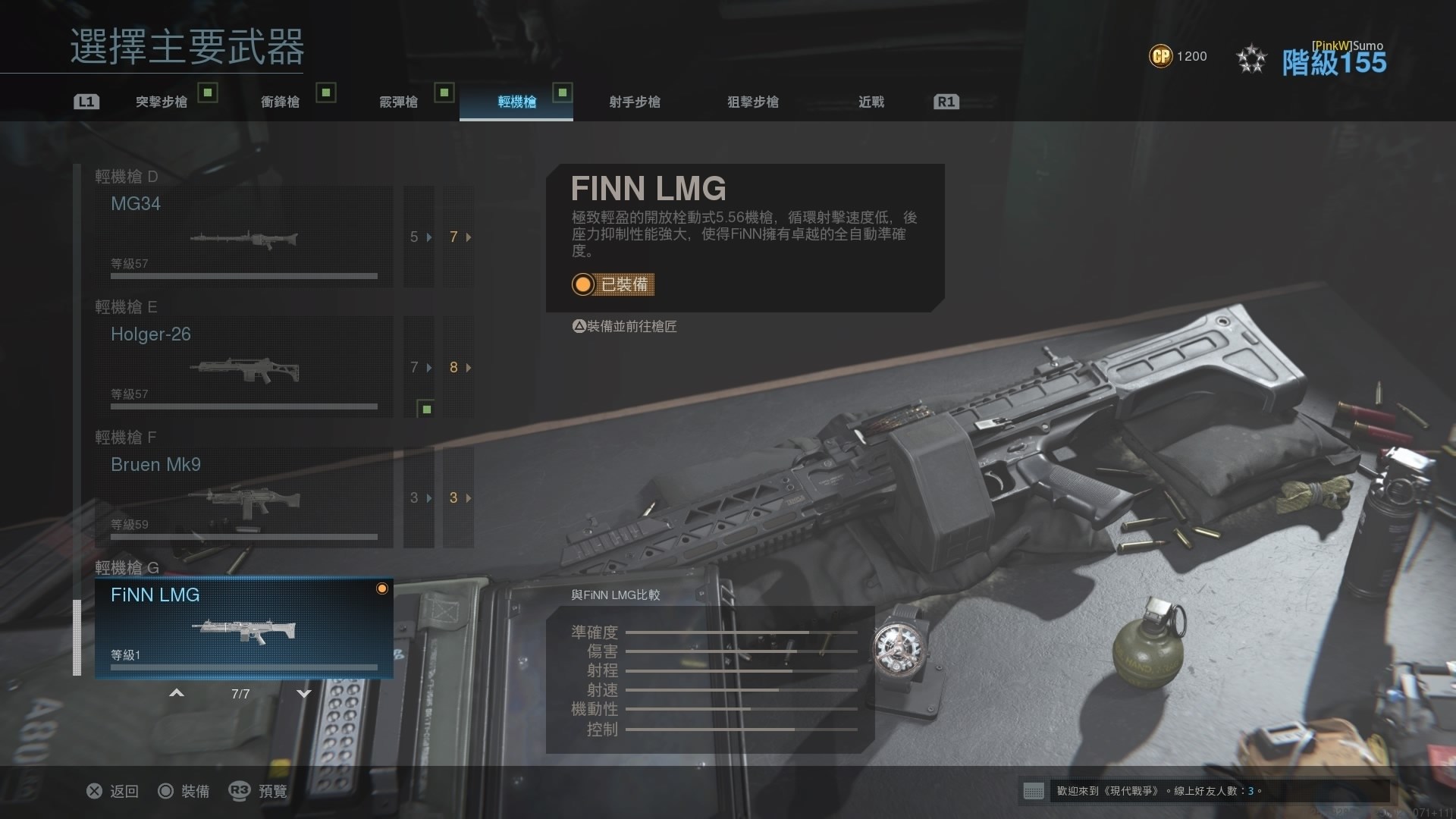Viewport: 1456px width, 819px height.
Task: Click the green completion checkbox beside 輕機槍 tab
Action: (x=562, y=93)
